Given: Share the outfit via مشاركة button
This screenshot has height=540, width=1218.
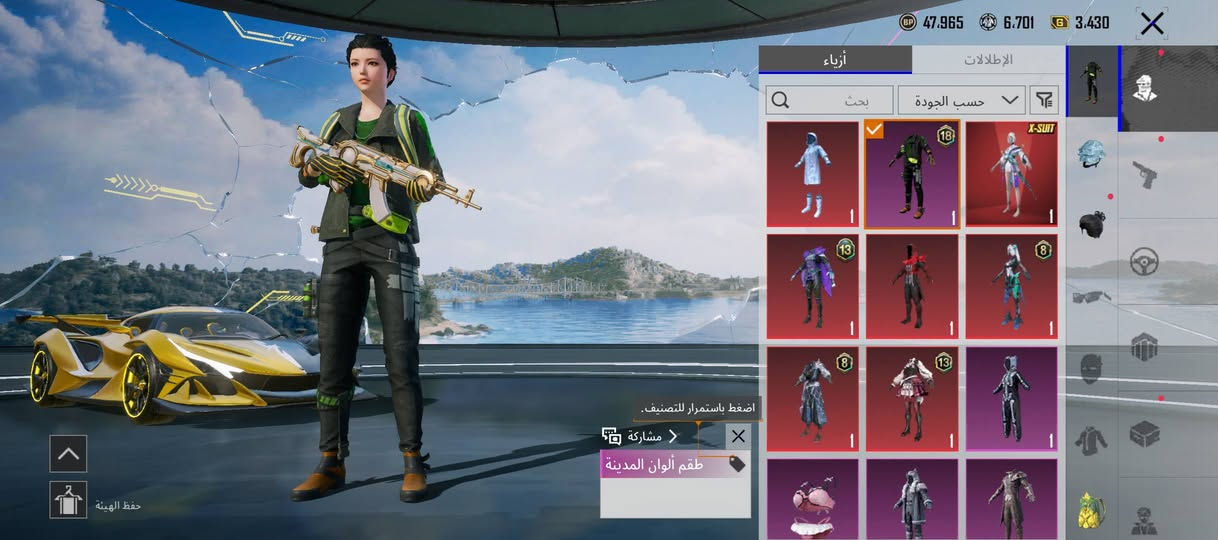Looking at the screenshot, I should [640, 436].
